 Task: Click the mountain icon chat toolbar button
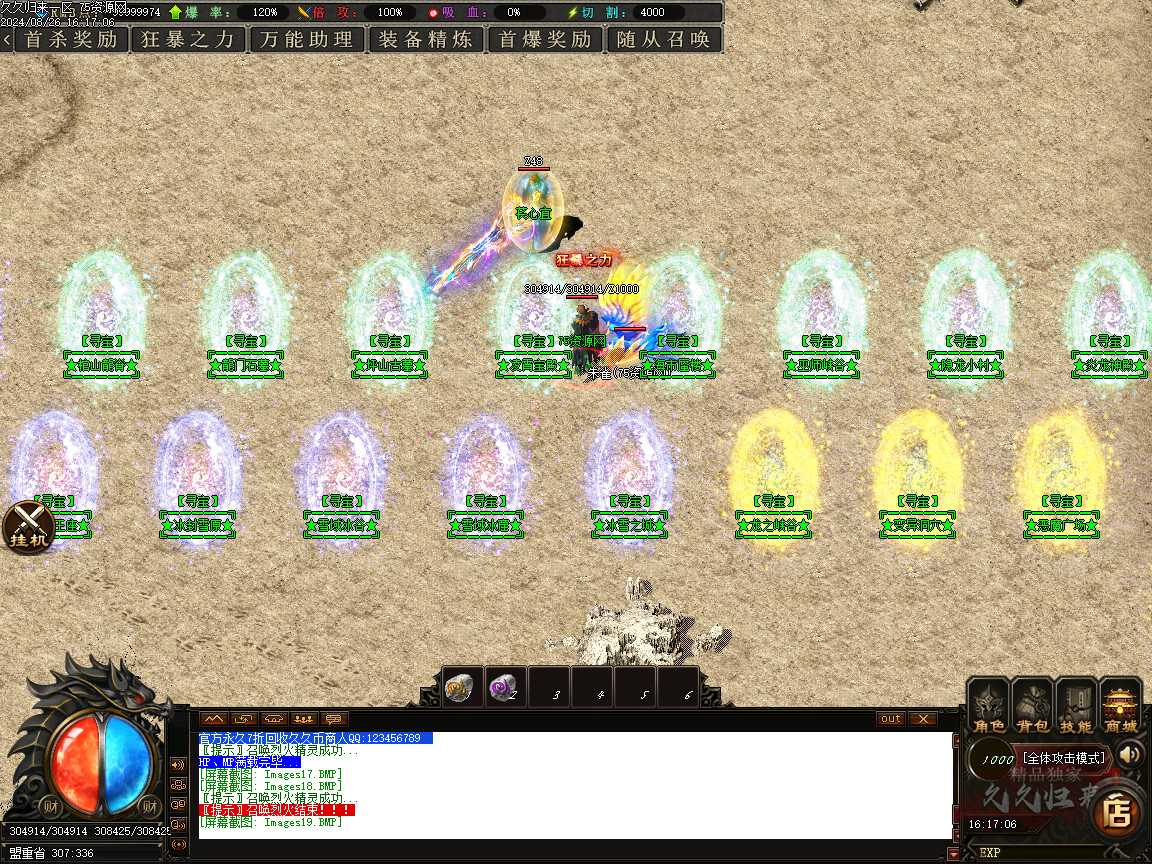pos(213,718)
